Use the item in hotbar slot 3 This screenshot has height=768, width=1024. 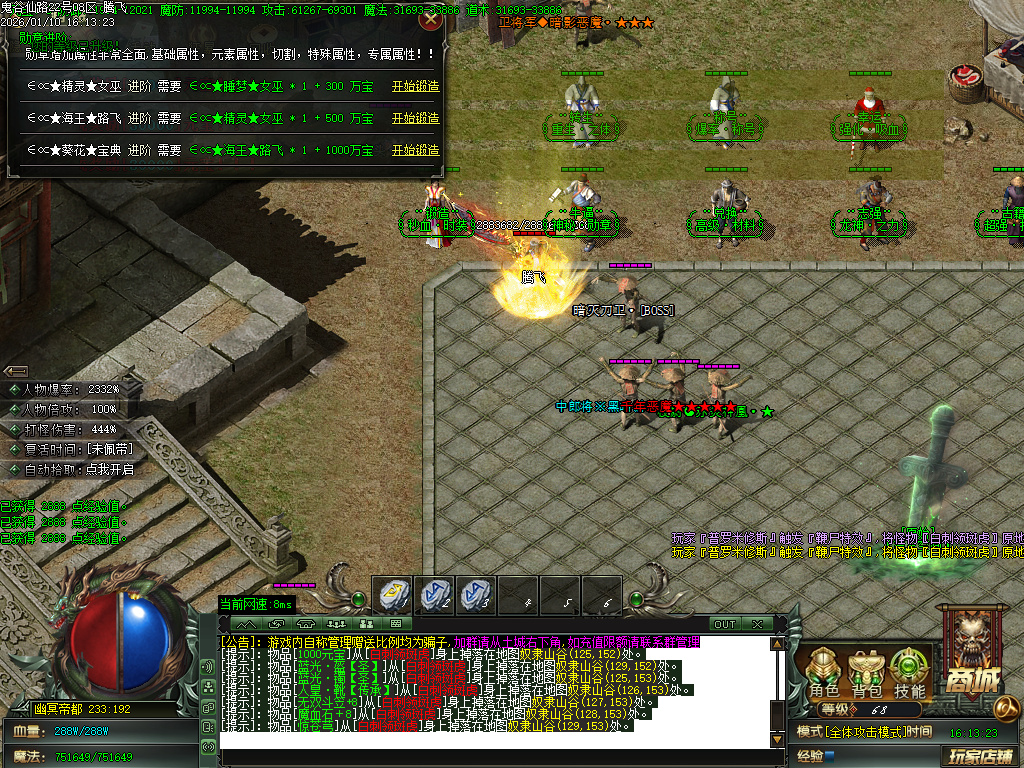(477, 596)
